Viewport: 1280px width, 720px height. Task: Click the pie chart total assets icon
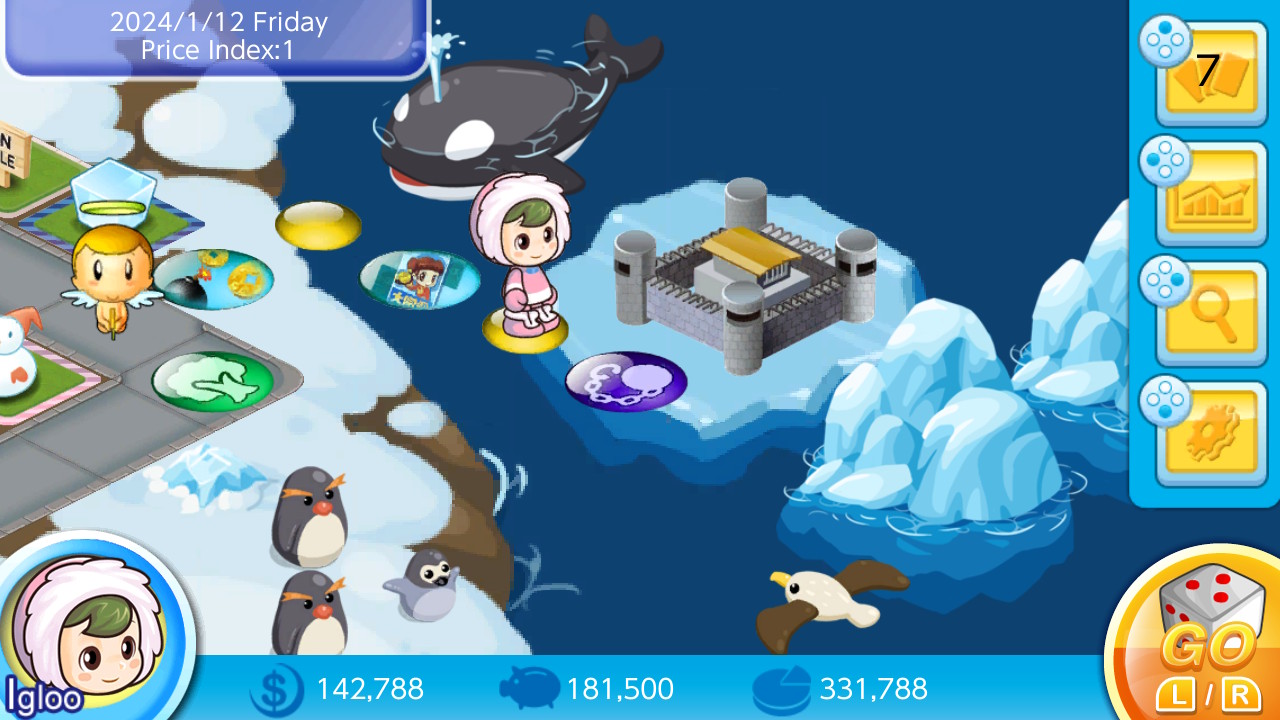pos(783,688)
